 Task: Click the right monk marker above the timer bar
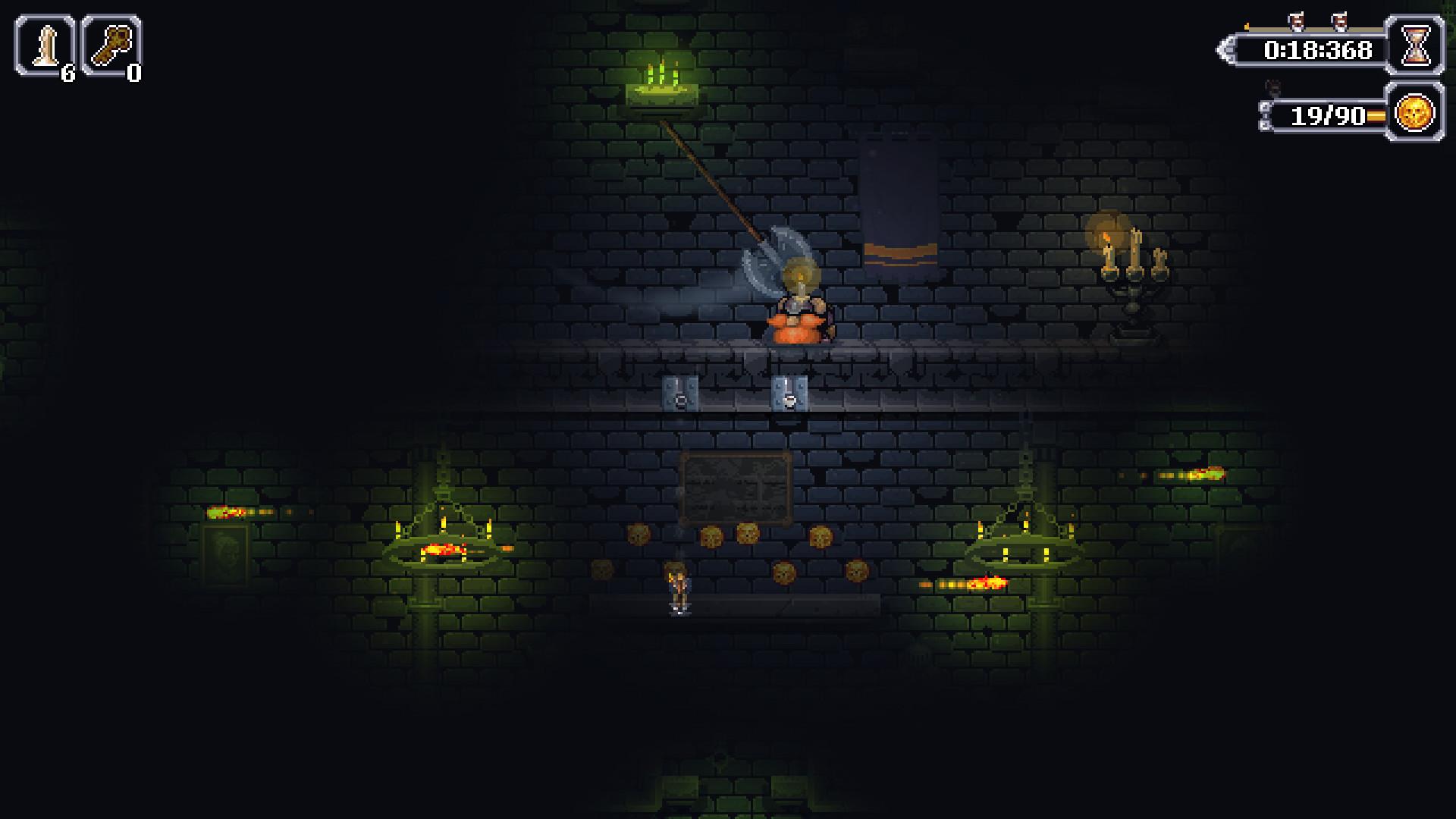click(x=1339, y=20)
